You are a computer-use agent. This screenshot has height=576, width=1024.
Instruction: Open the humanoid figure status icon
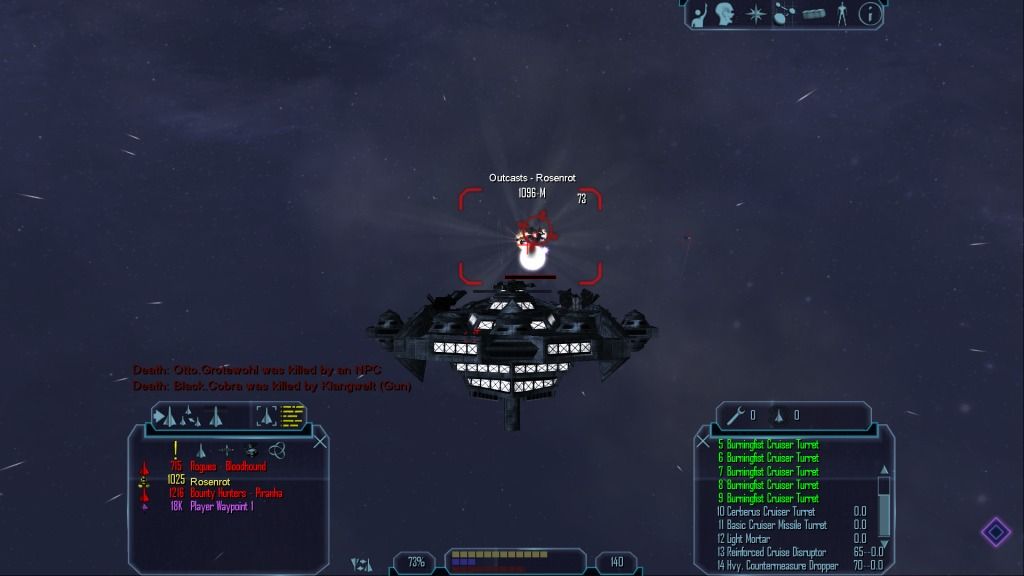(x=843, y=15)
